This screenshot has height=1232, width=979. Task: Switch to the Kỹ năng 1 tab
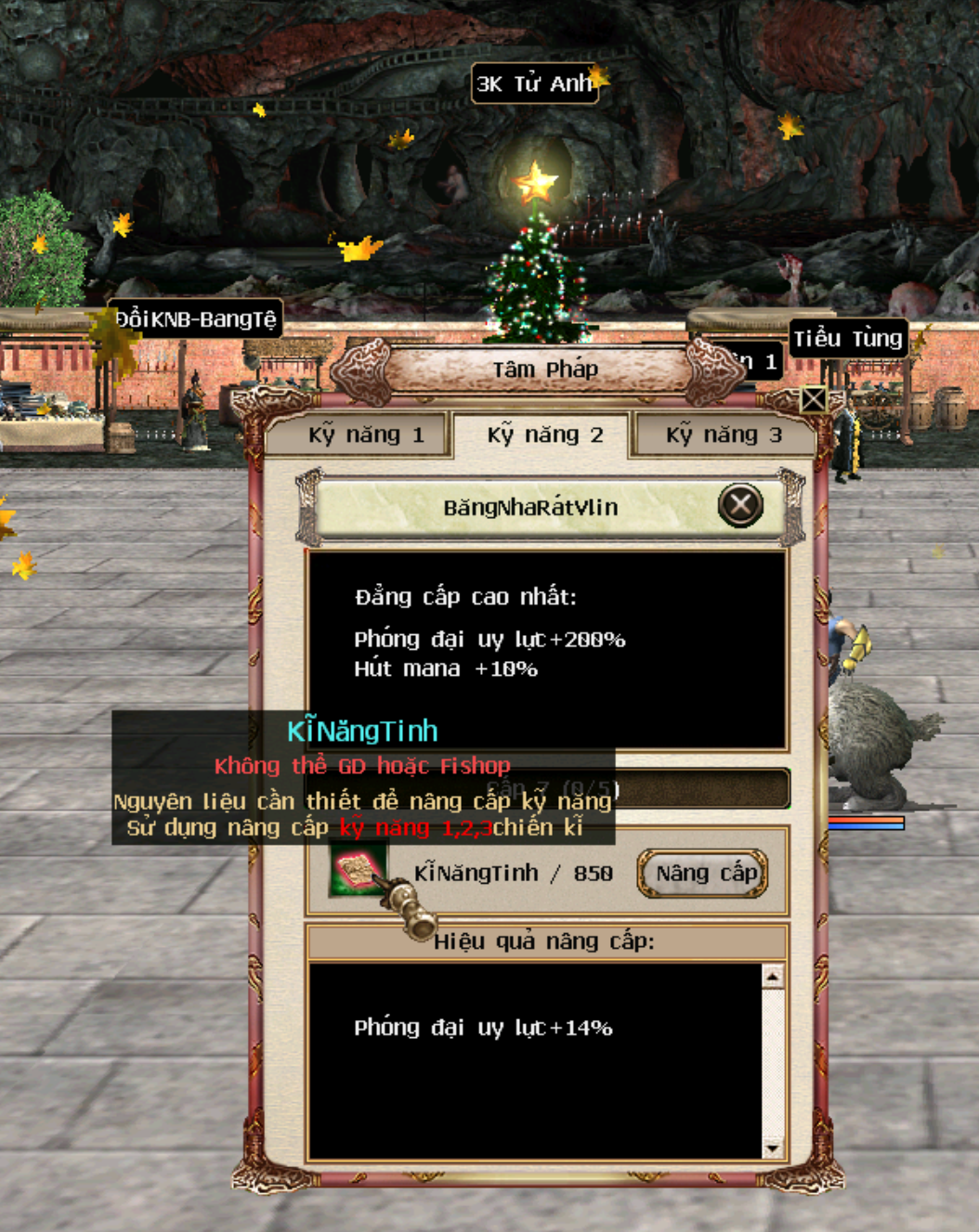[364, 434]
